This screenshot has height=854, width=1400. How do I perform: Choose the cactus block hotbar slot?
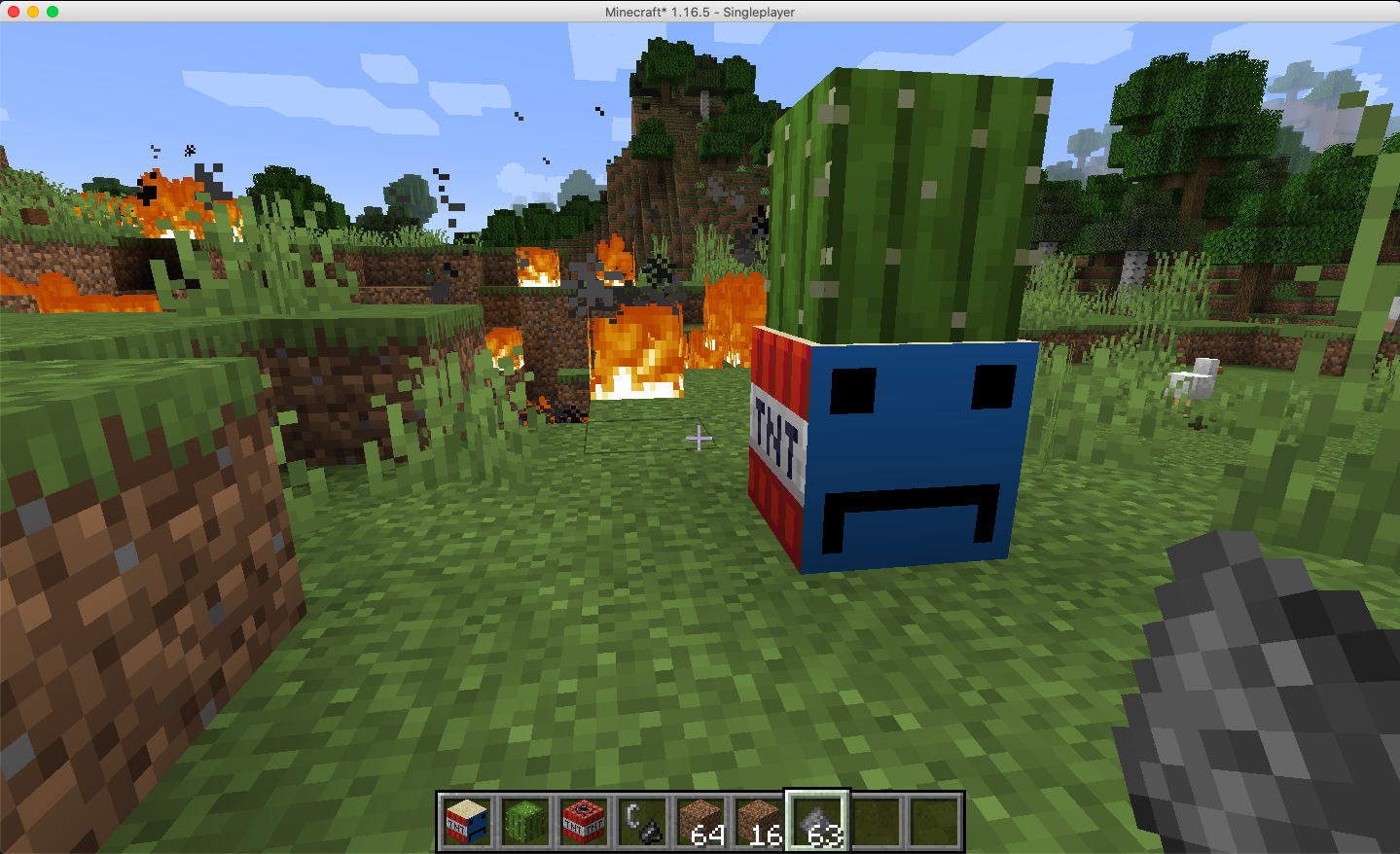(x=525, y=822)
